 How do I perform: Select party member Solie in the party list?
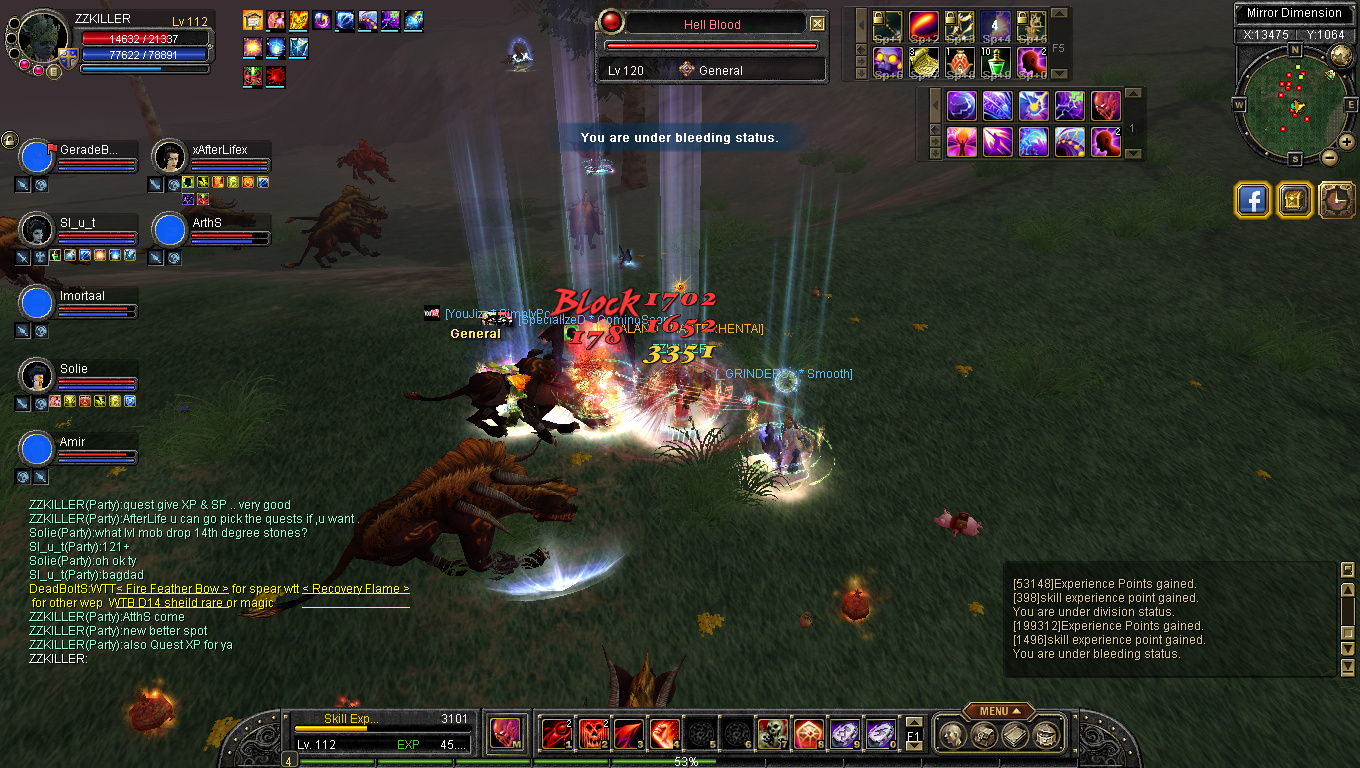coord(37,376)
